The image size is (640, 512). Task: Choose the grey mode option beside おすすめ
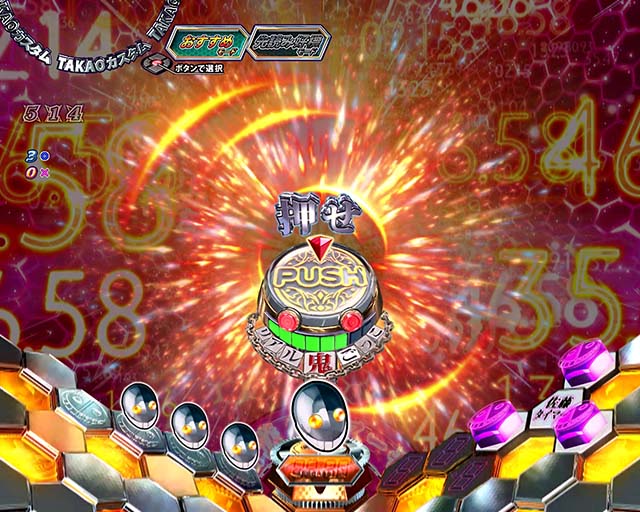289,44
